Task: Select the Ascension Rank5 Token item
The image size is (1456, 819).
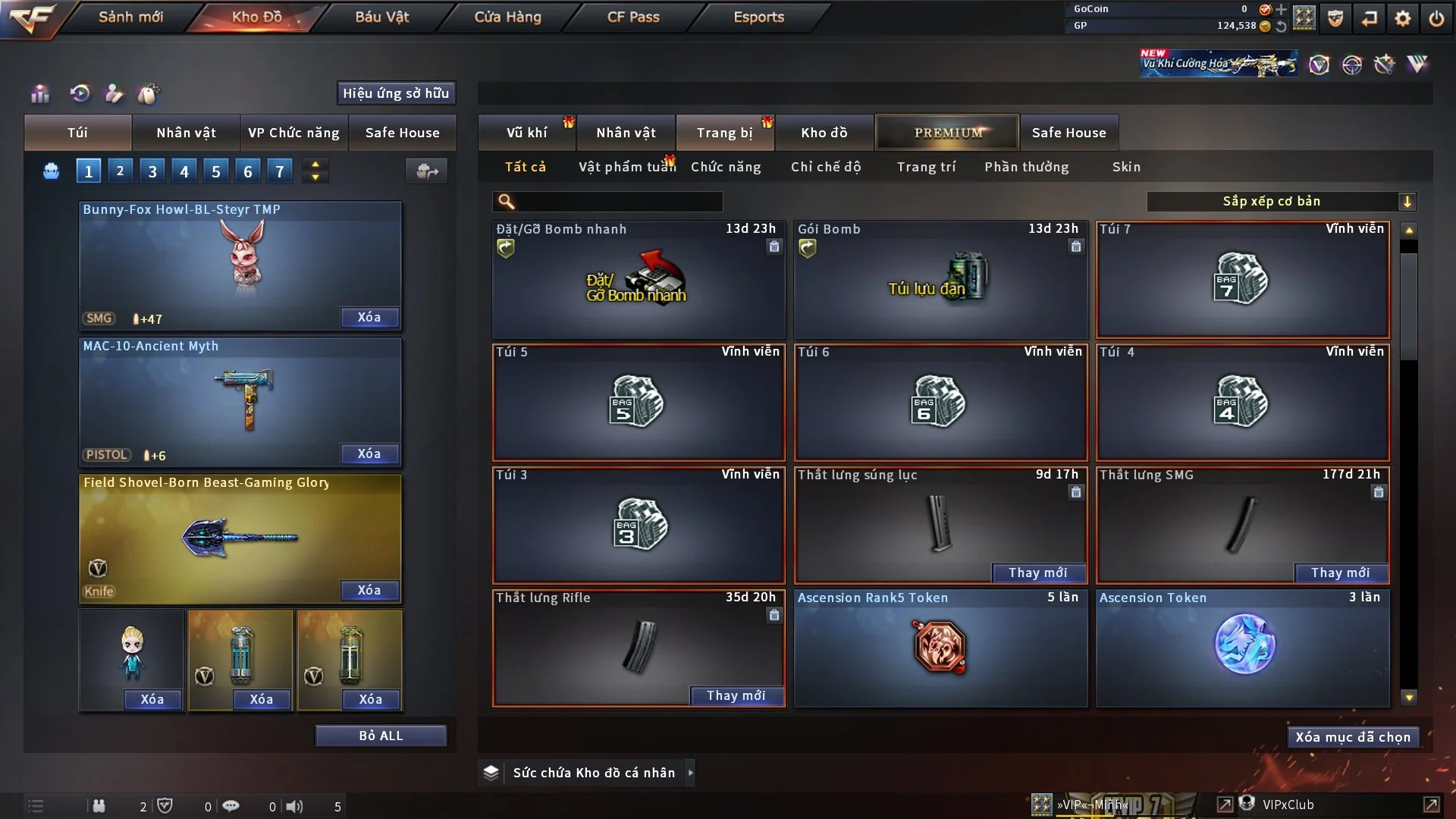Action: pos(940,648)
